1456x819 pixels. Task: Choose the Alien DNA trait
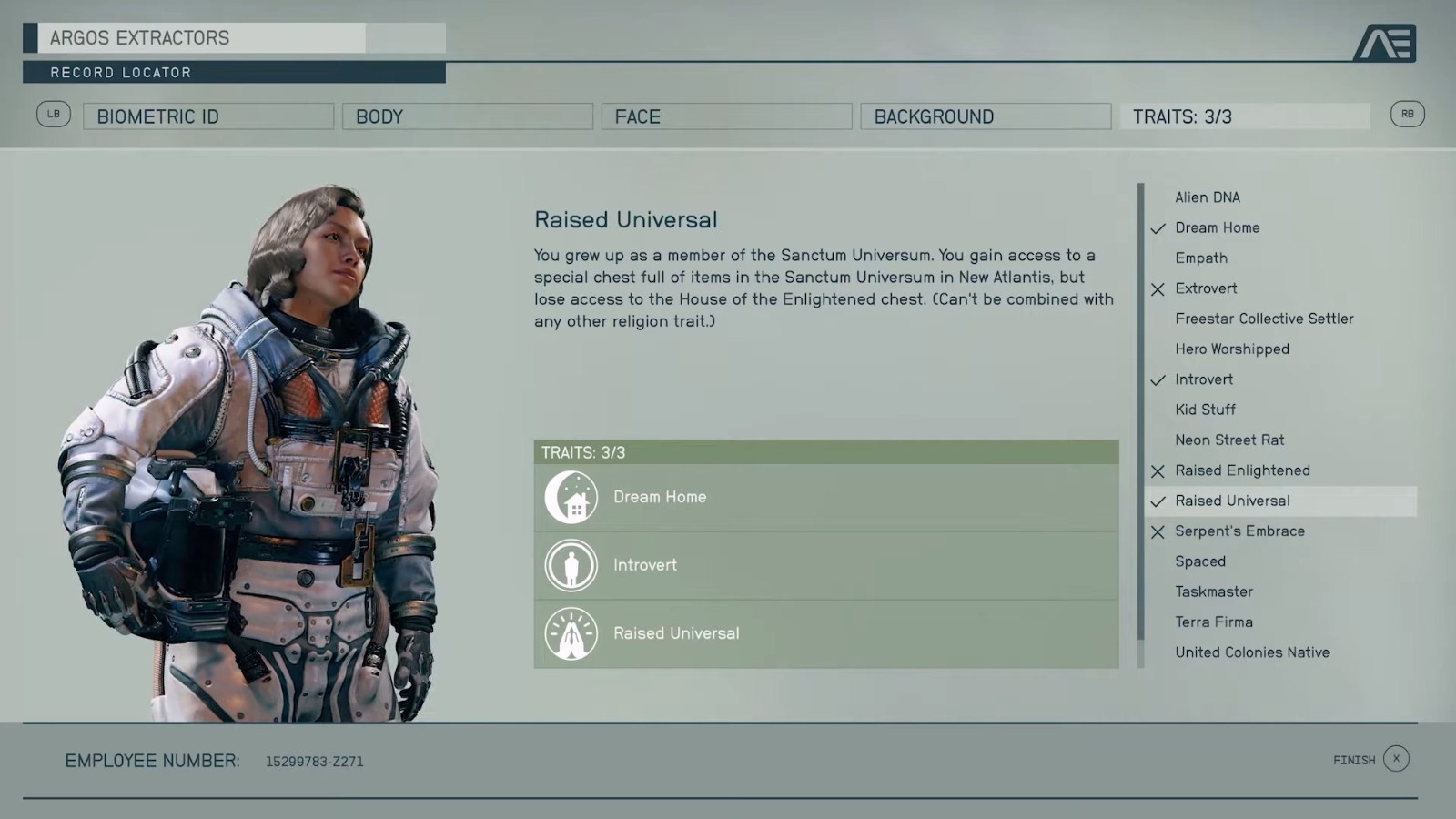tap(1207, 197)
